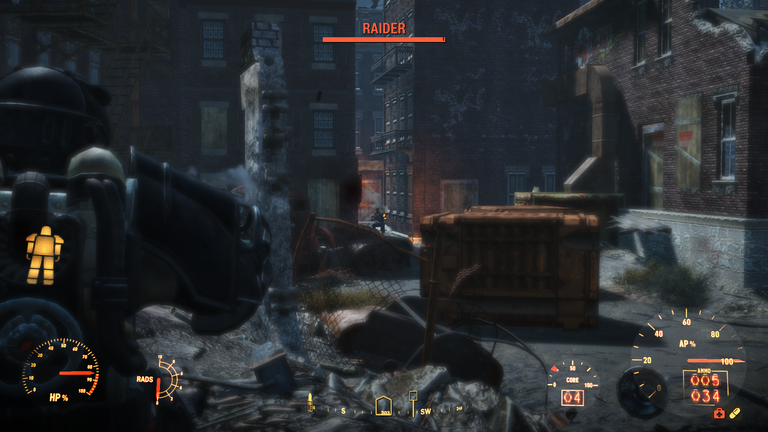The image size is (768, 432).
Task: Click the yellow power armor status figure
Action: (44, 255)
